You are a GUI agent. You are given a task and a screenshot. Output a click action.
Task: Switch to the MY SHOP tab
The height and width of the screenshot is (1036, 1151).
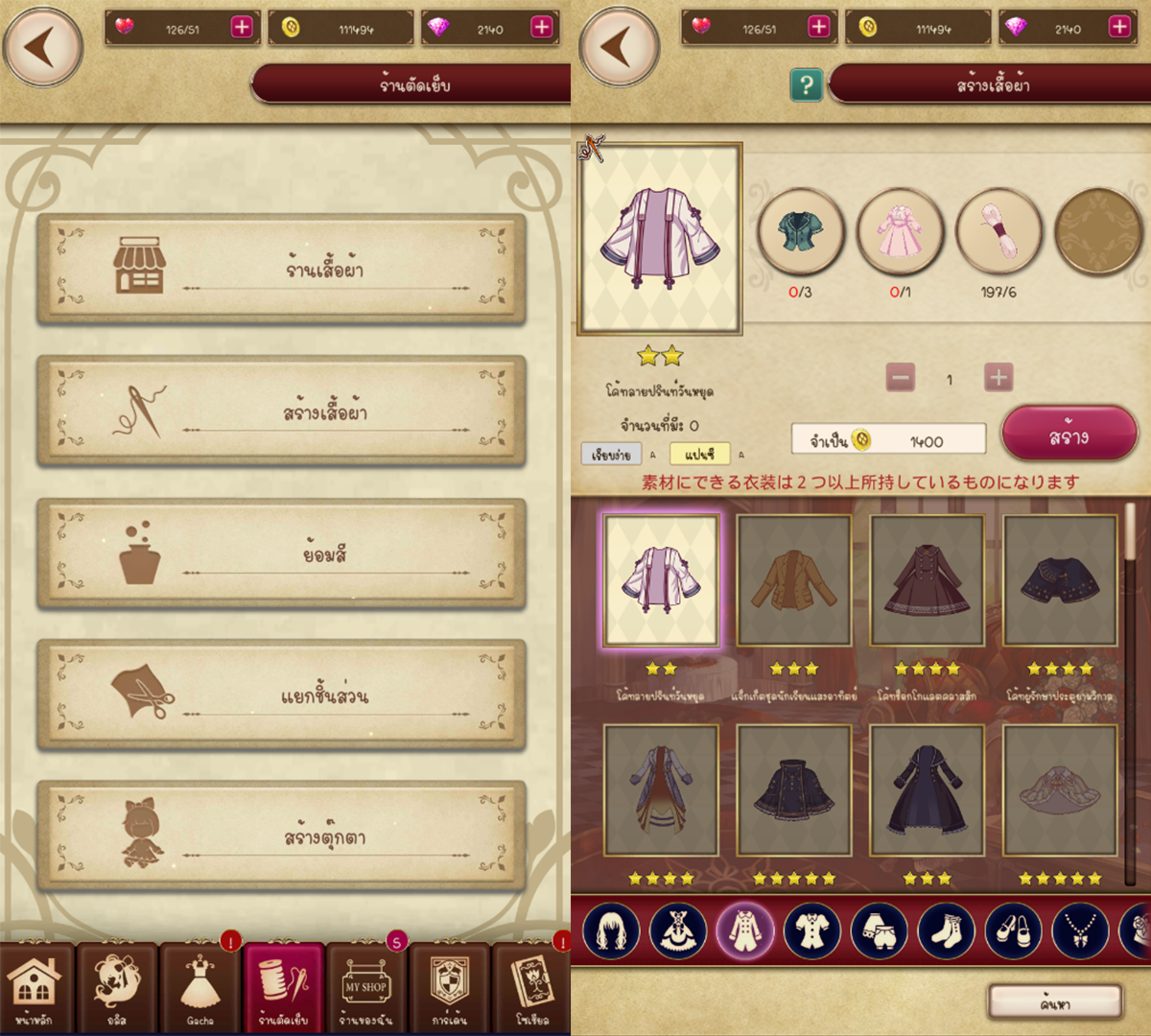365,988
